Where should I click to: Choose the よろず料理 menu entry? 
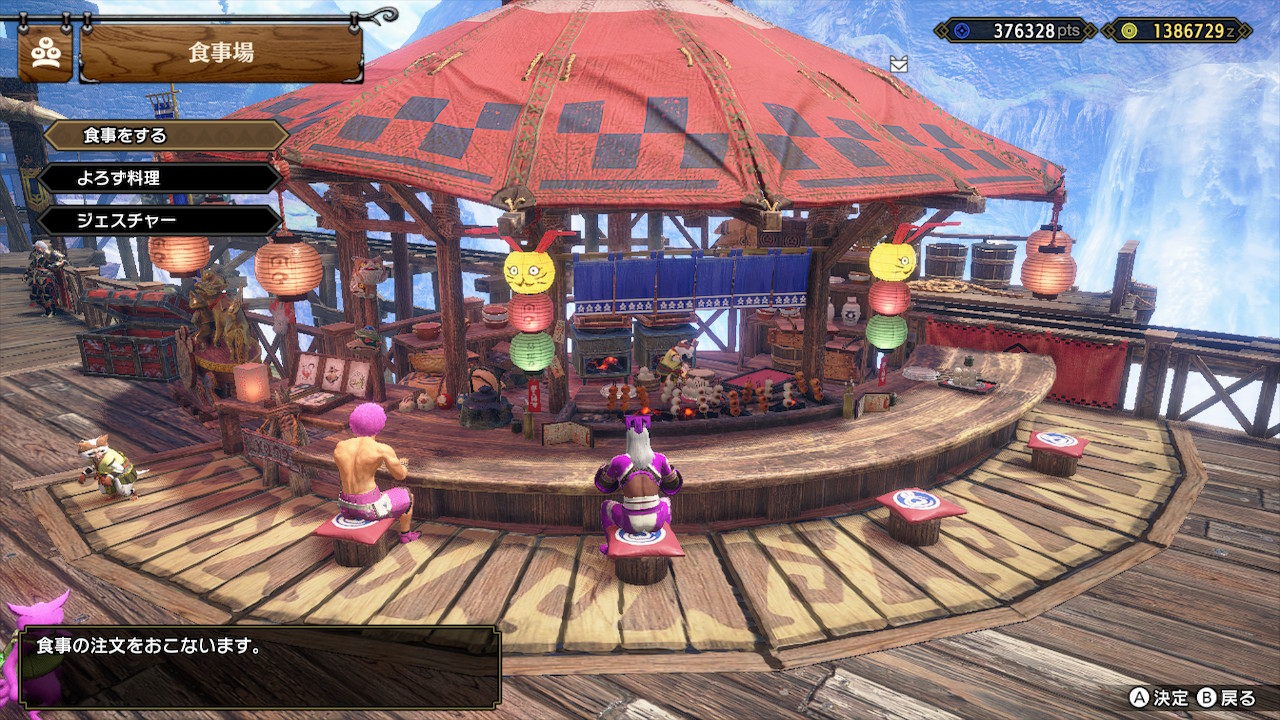(x=160, y=178)
